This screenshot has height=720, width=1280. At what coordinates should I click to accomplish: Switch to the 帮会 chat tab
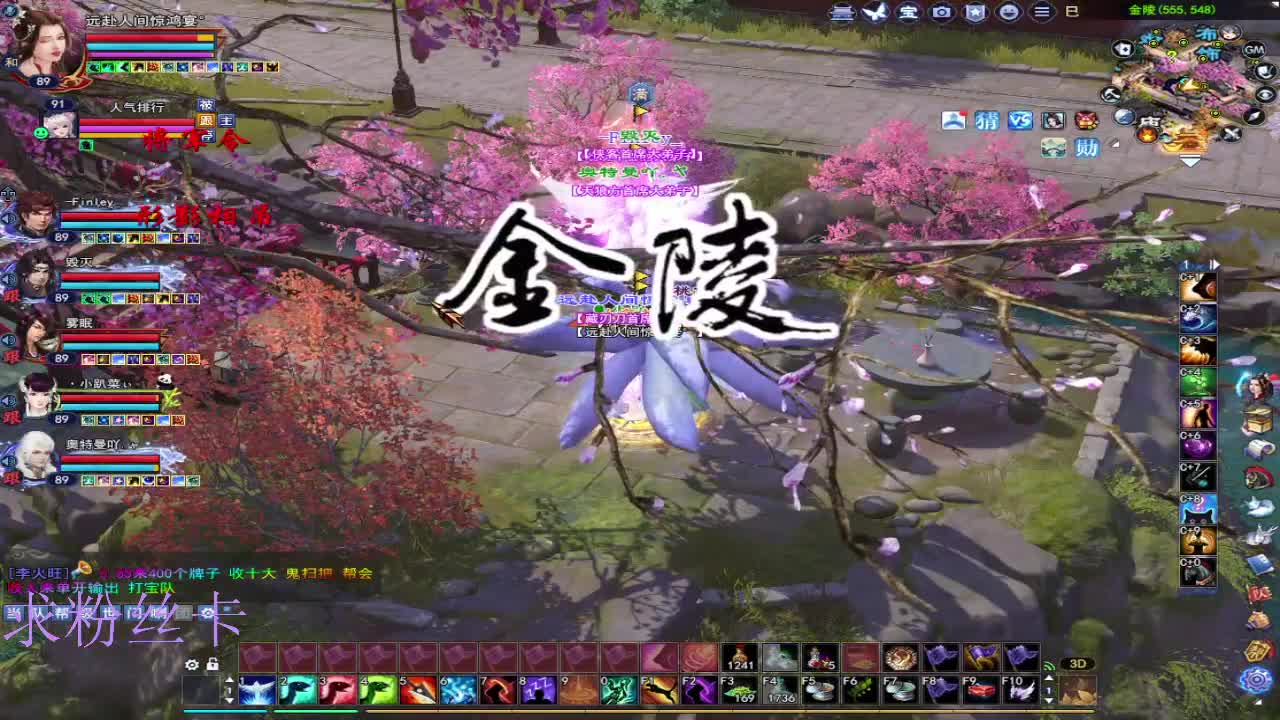coord(60,613)
